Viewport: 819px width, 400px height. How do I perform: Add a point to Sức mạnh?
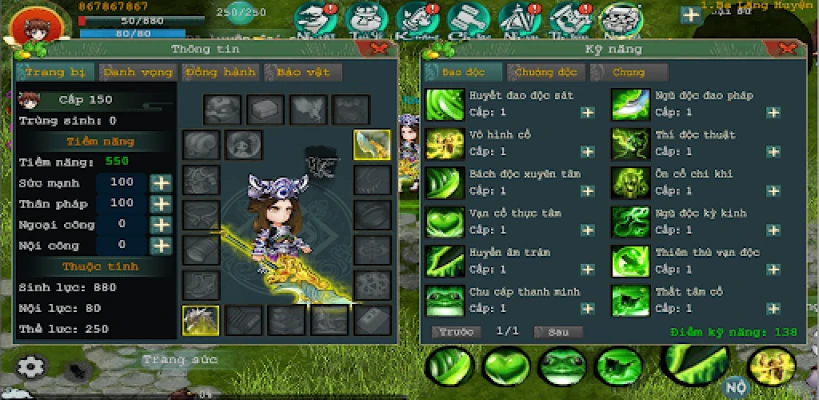point(160,183)
